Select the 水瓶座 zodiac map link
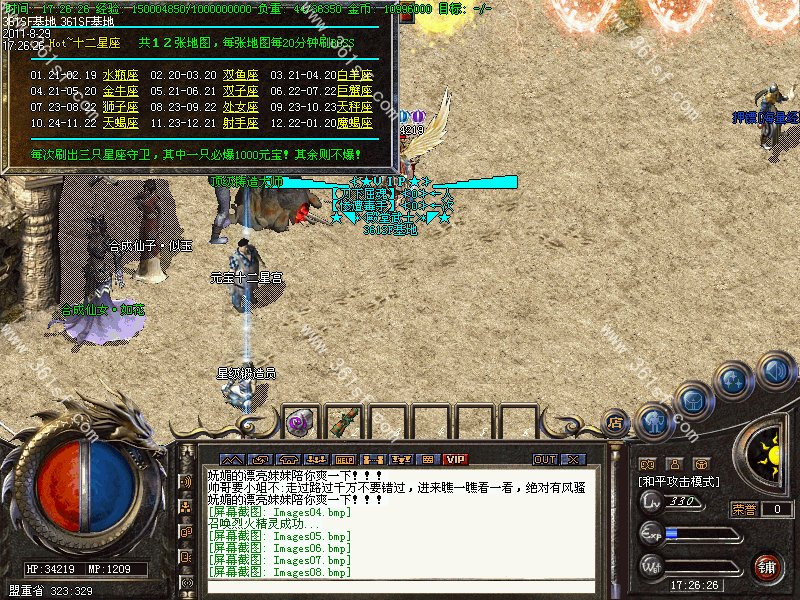The image size is (800, 600). pos(120,75)
